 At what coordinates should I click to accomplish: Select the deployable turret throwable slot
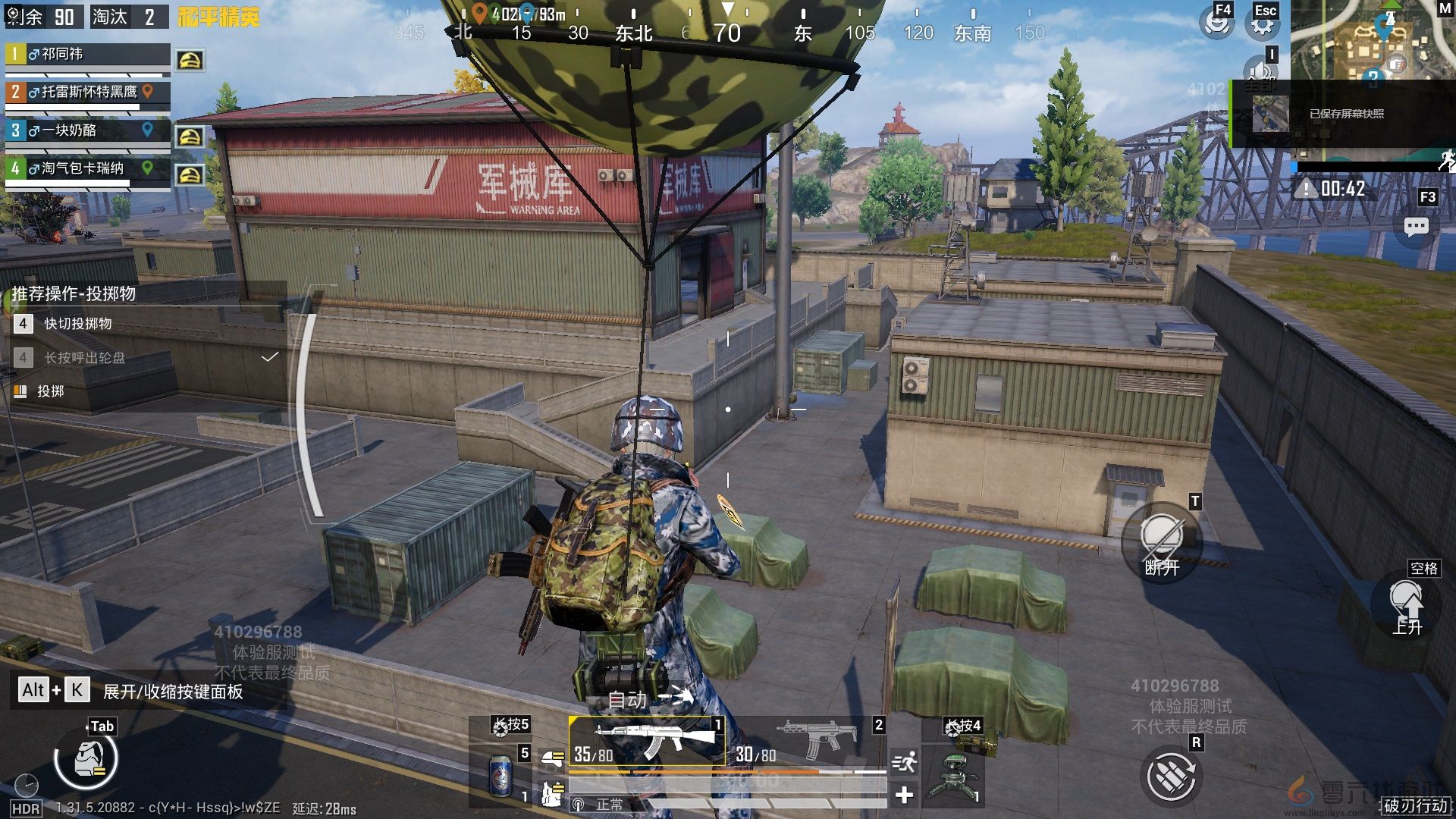(953, 773)
